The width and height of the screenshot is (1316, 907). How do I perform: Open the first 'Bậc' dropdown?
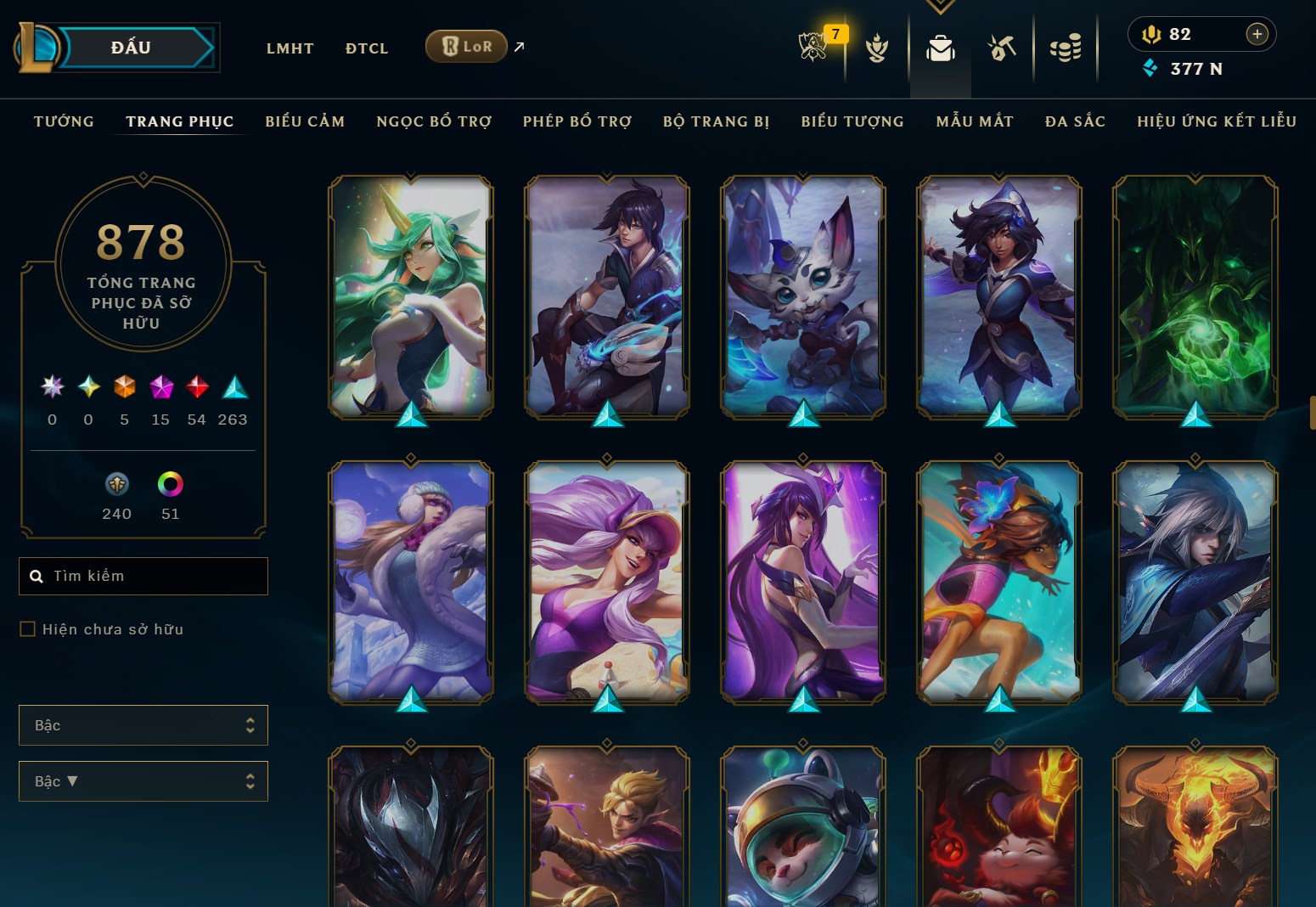[x=143, y=725]
